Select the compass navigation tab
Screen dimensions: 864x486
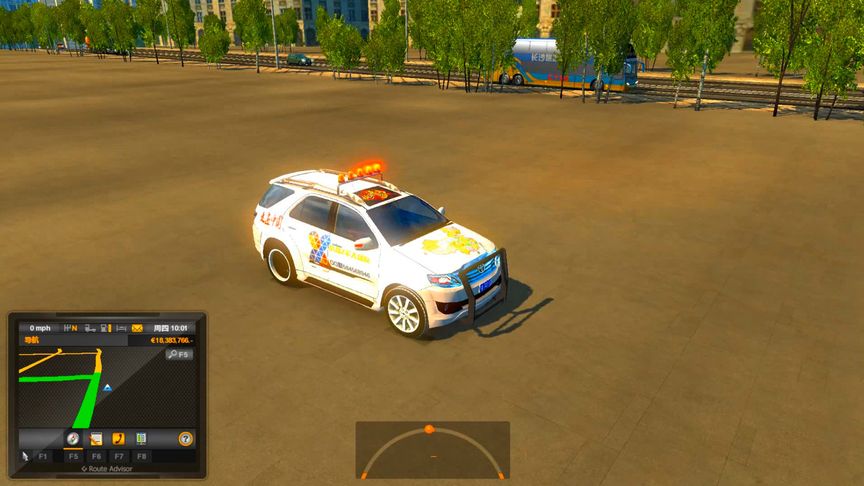pyautogui.click(x=73, y=438)
